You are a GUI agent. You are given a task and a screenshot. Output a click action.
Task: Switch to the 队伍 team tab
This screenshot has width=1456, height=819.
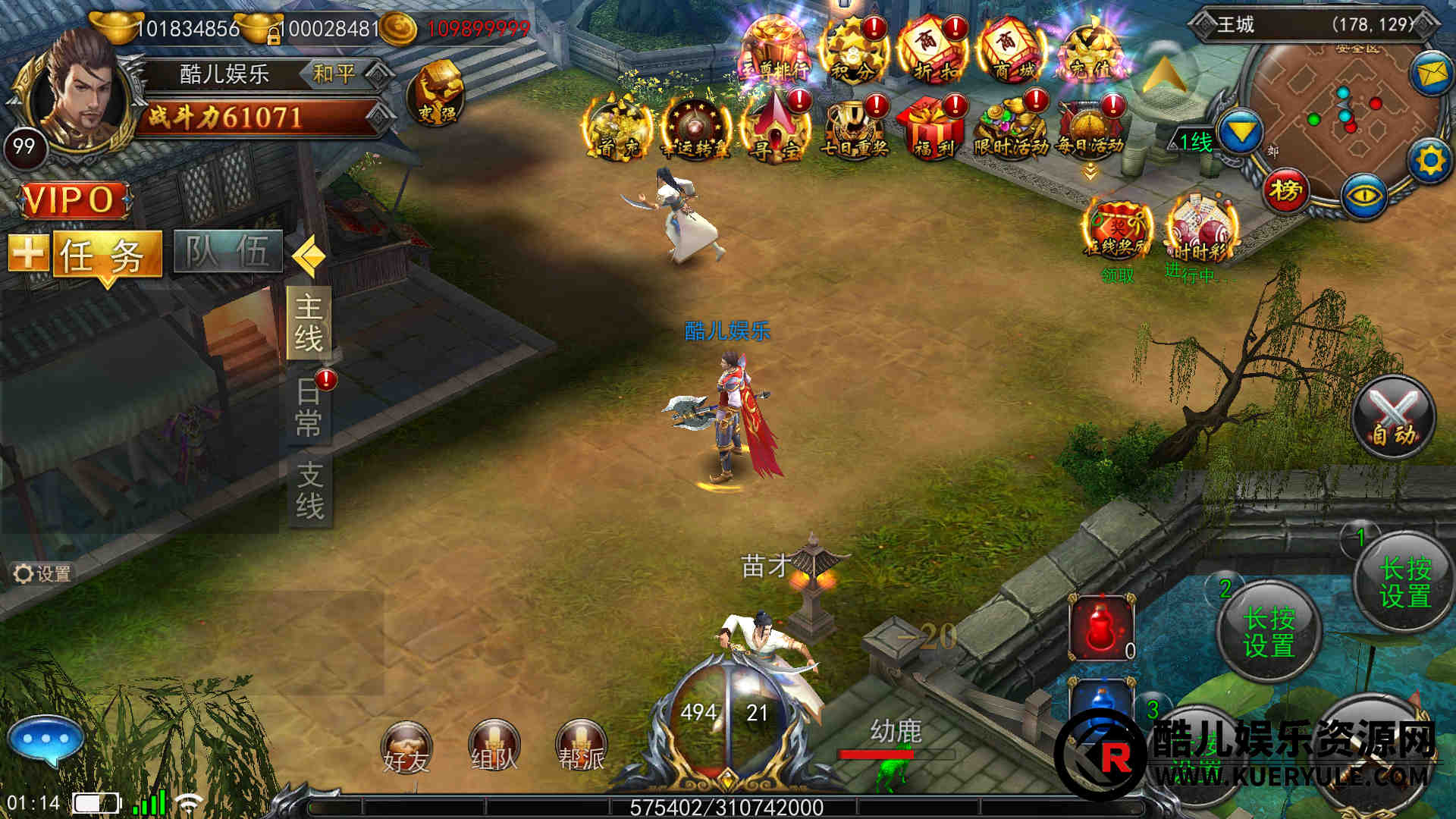(227, 252)
